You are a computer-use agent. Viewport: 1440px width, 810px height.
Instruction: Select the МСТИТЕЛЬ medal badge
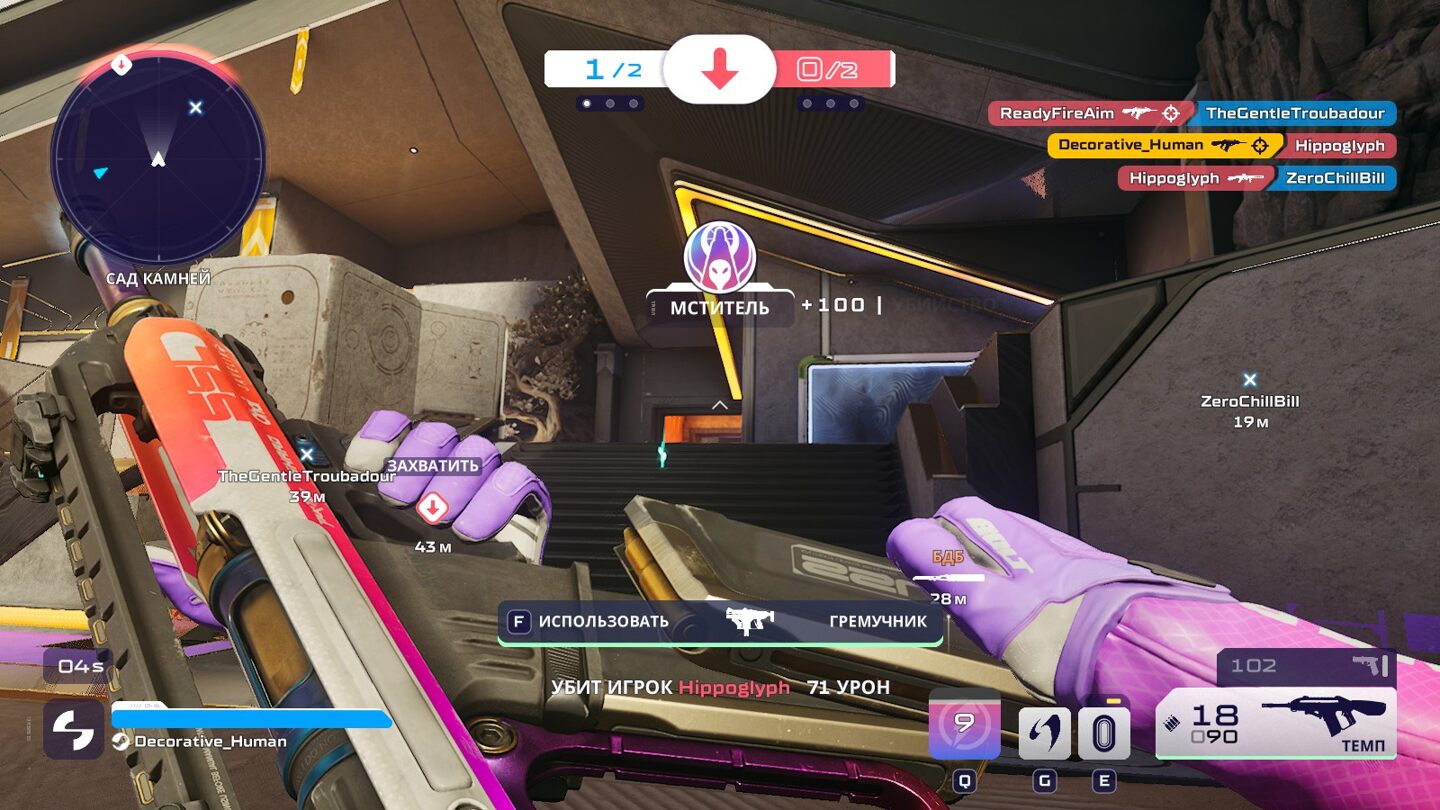[x=719, y=259]
